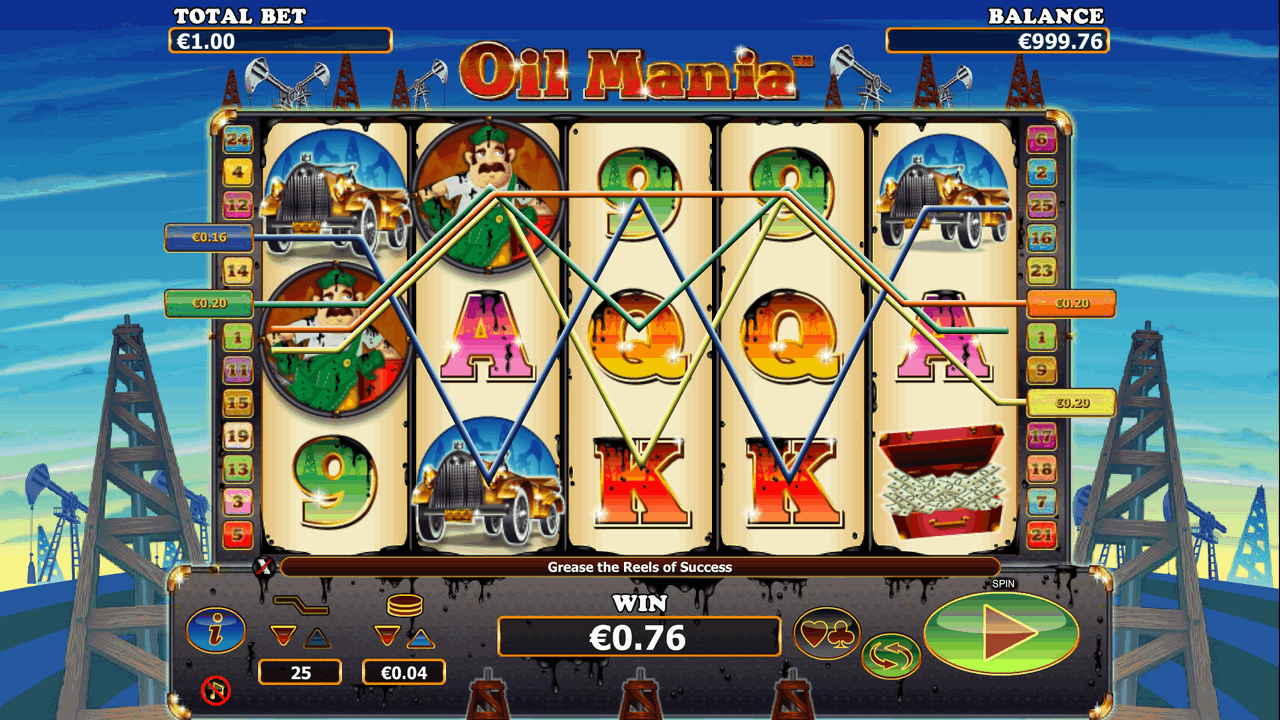This screenshot has height=720, width=1280.
Task: Raise the coin value
Action: [x=421, y=636]
